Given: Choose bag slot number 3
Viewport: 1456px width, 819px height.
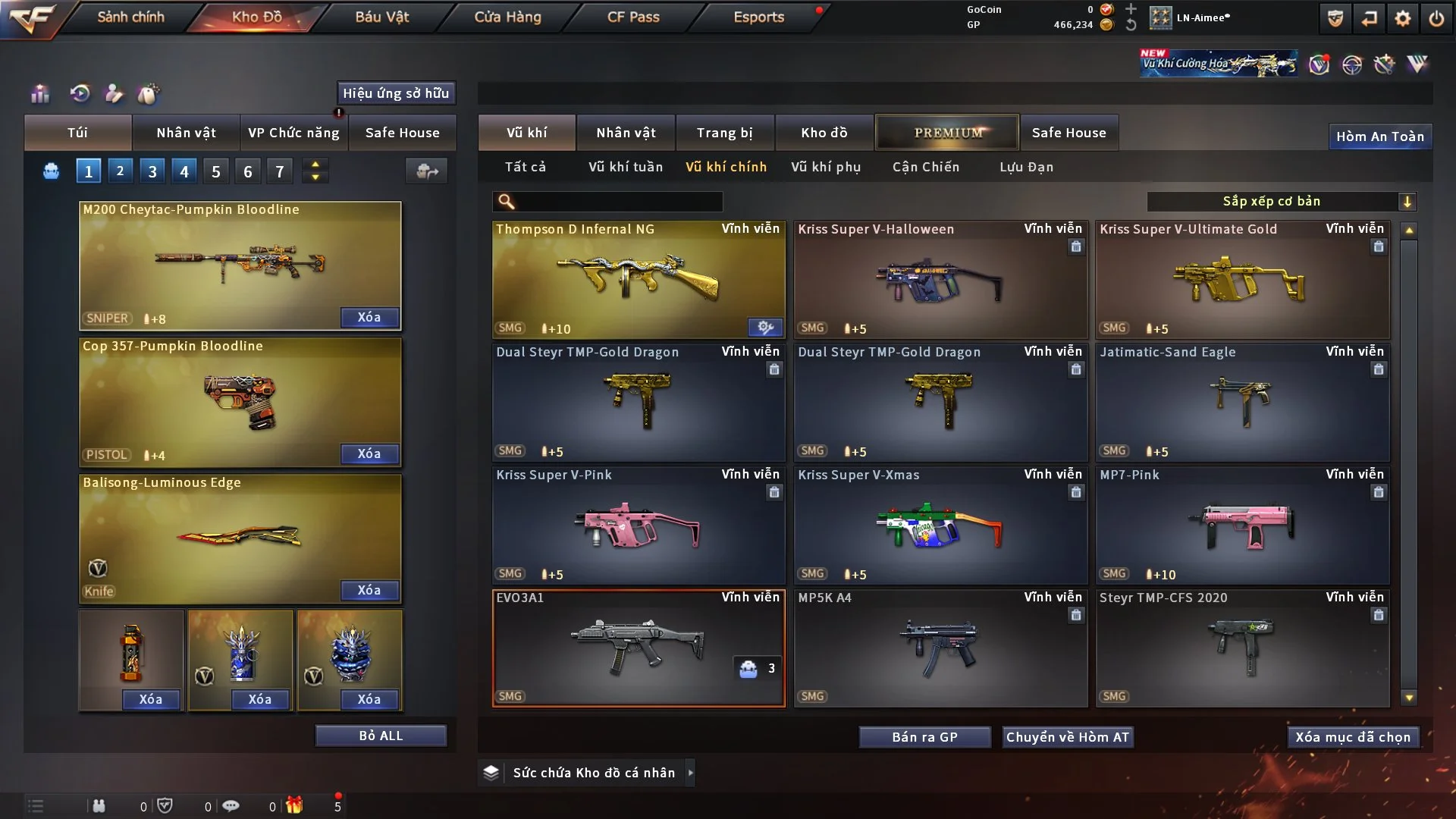Looking at the screenshot, I should point(152,171).
